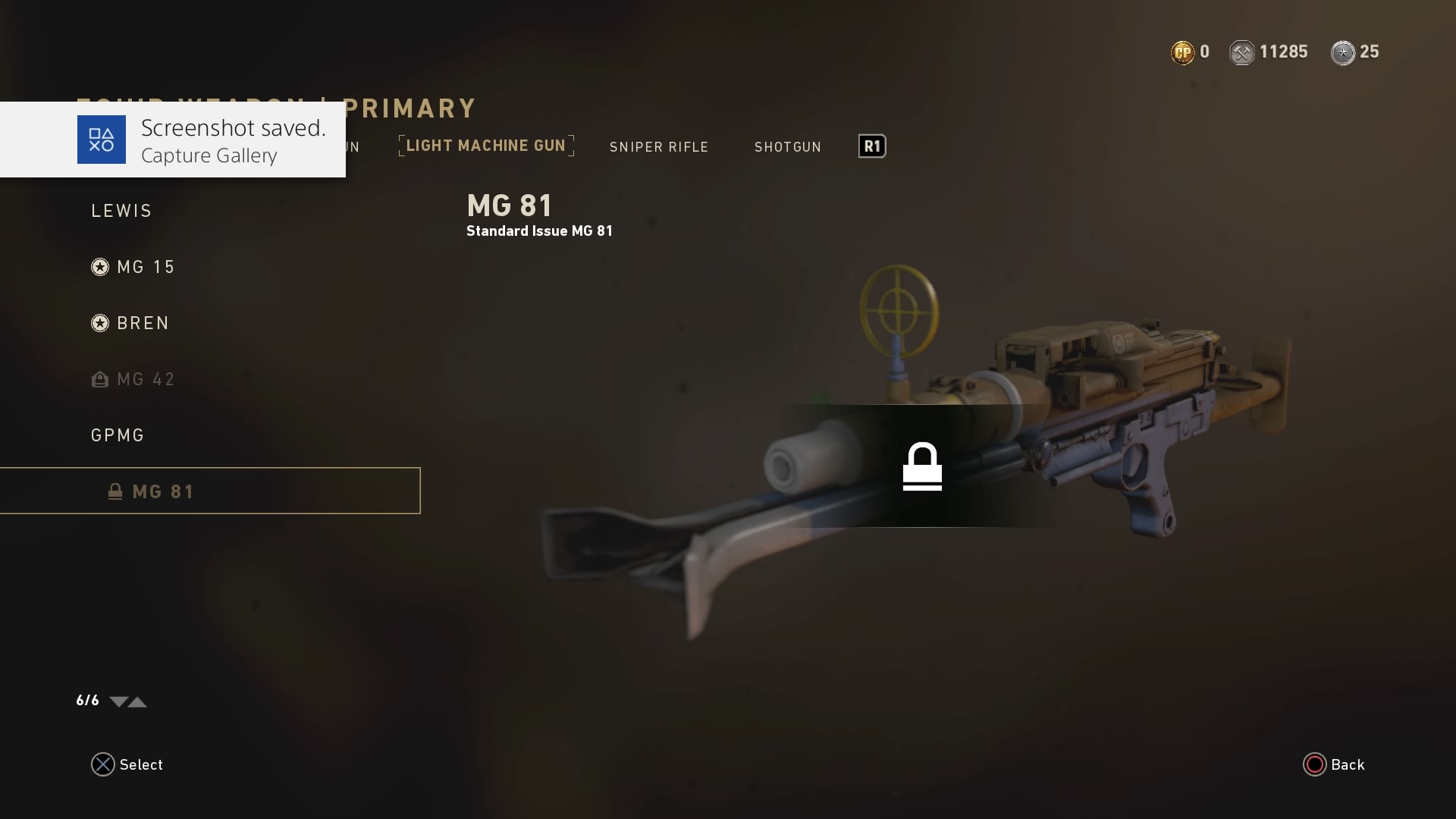Choose the MG 15 weapon entry
This screenshot has width=1456, height=819.
146,267
